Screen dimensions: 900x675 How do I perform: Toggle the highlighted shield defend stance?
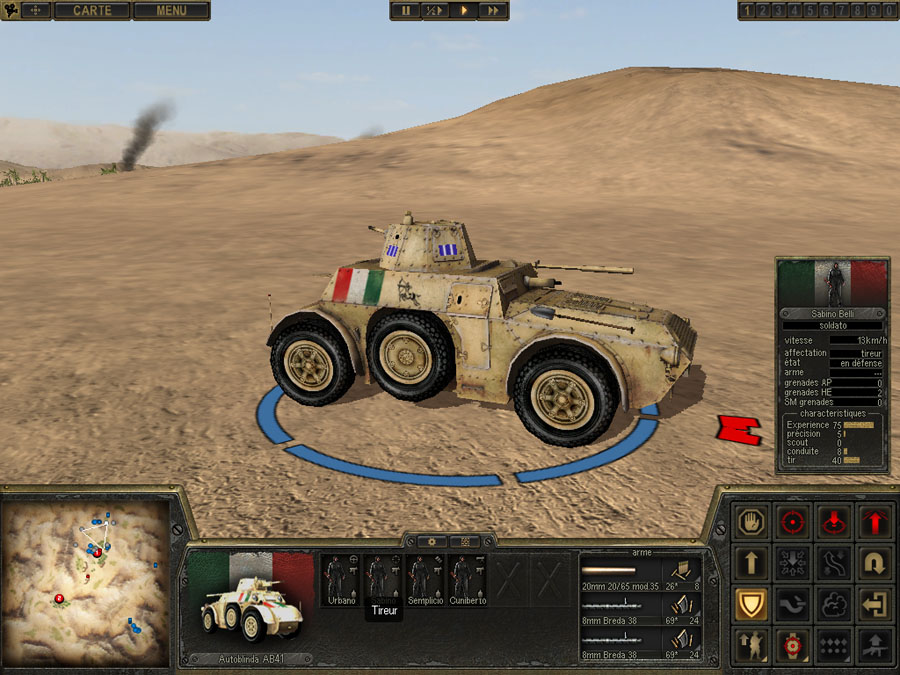coord(750,604)
